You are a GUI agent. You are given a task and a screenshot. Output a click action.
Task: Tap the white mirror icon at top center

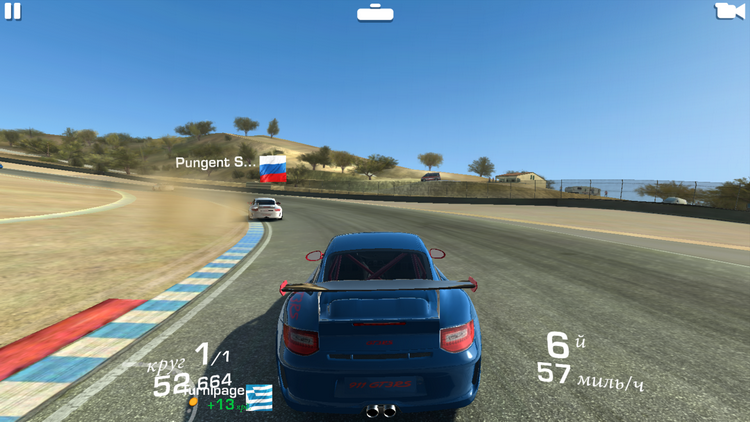point(375,12)
